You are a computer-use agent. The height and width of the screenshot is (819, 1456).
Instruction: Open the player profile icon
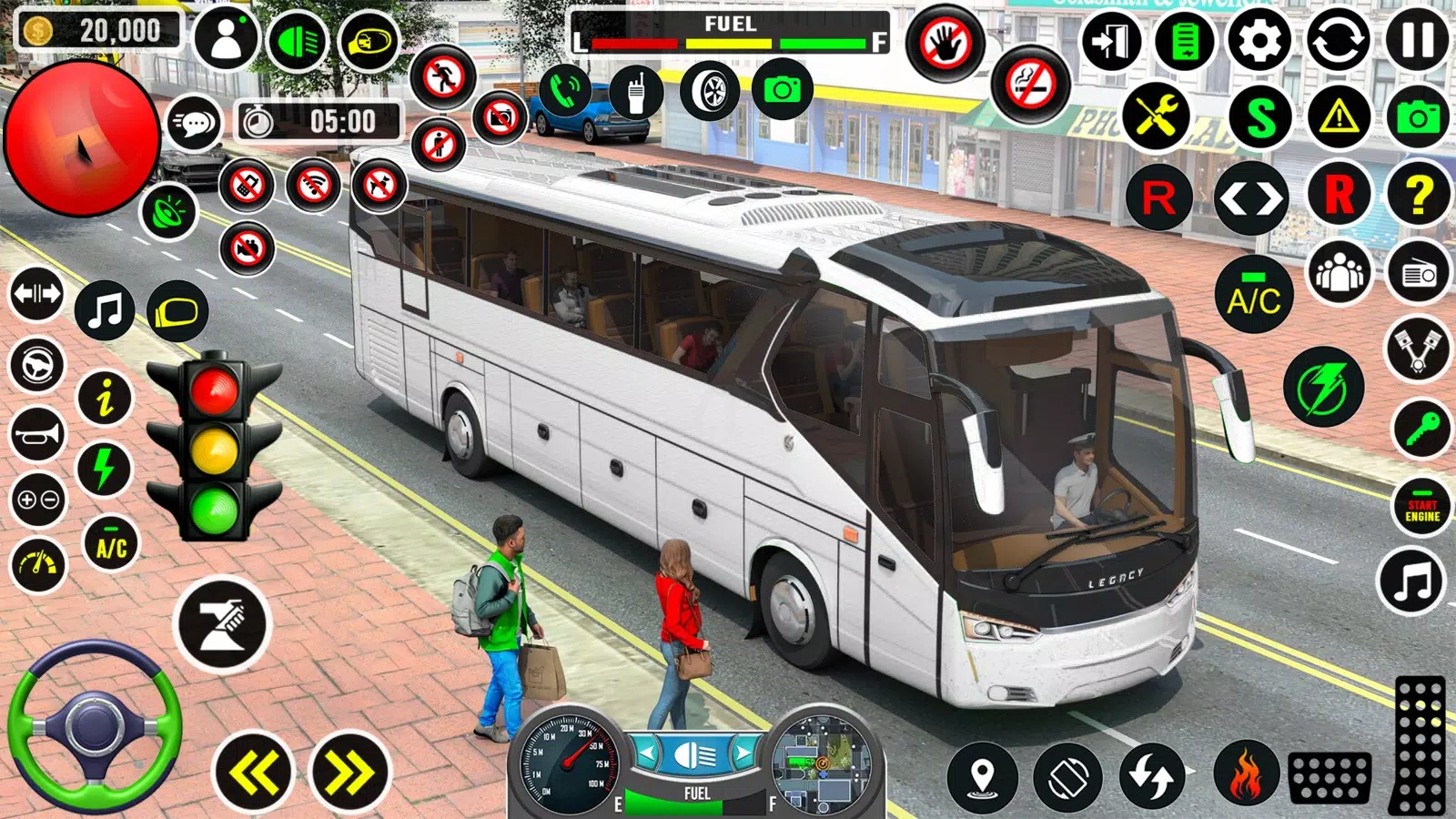(226, 39)
